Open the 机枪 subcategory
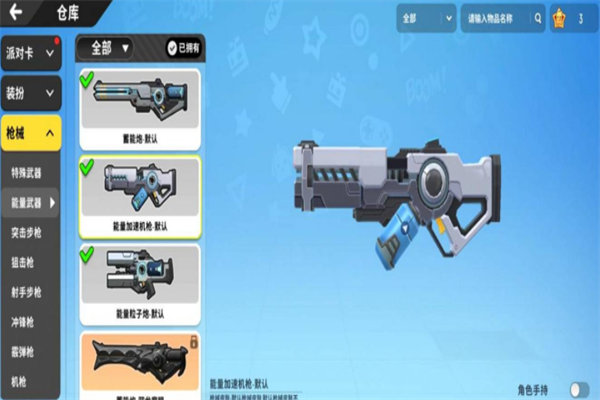This screenshot has width=600, height=400. click(x=22, y=382)
